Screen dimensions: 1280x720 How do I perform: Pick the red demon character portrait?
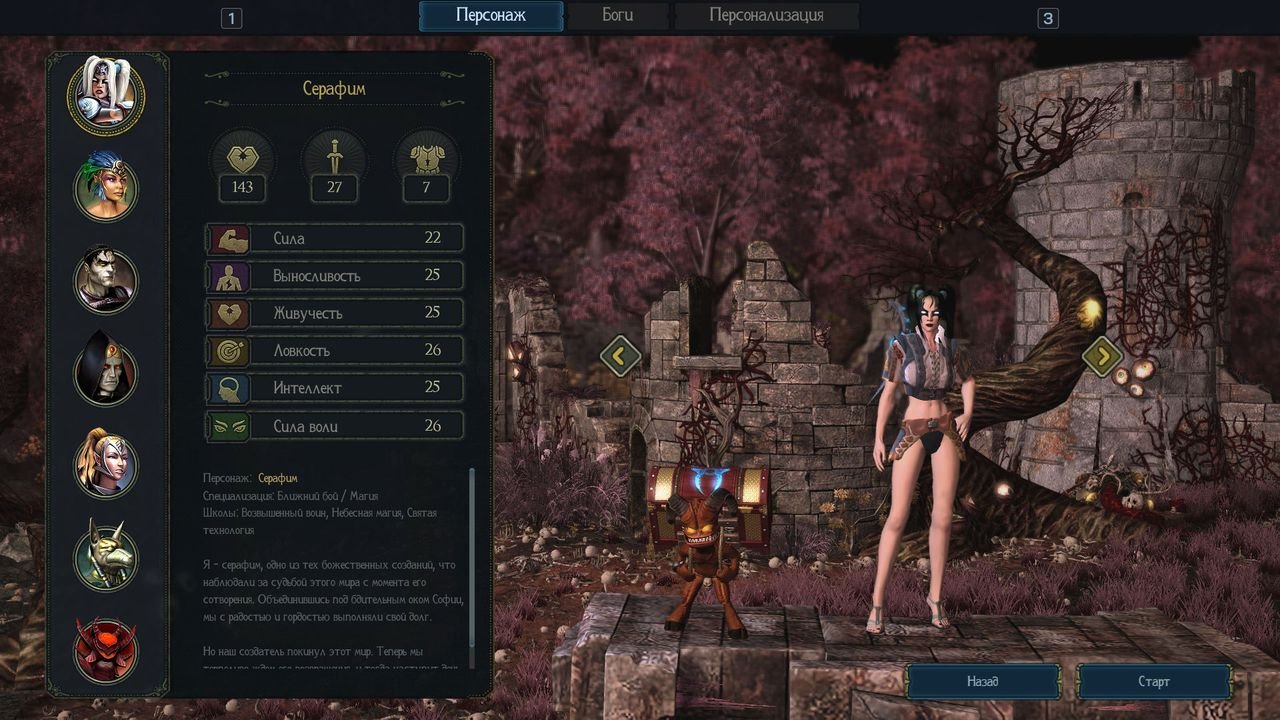106,648
